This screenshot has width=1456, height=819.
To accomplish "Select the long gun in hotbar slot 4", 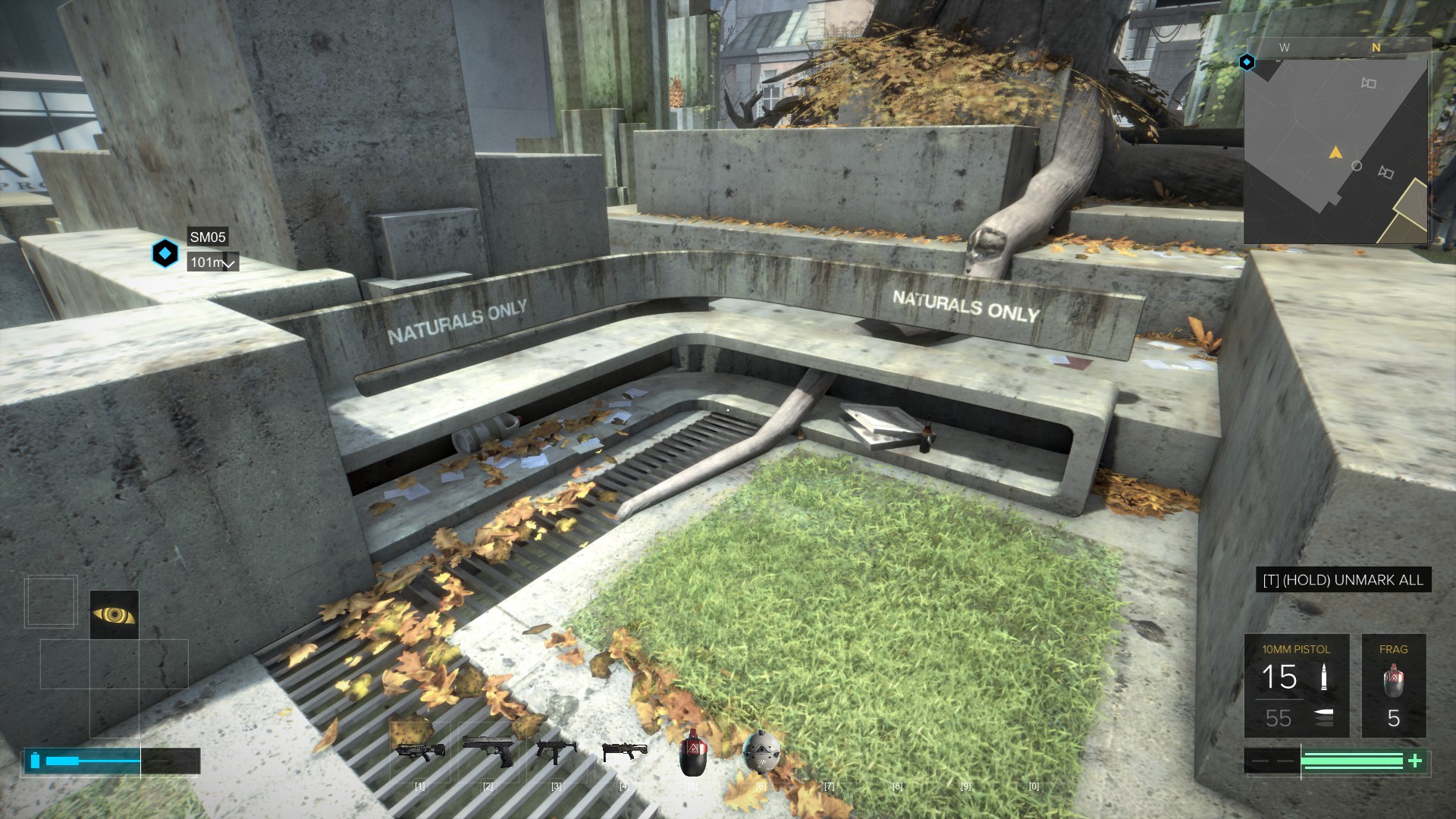I will click(x=624, y=751).
